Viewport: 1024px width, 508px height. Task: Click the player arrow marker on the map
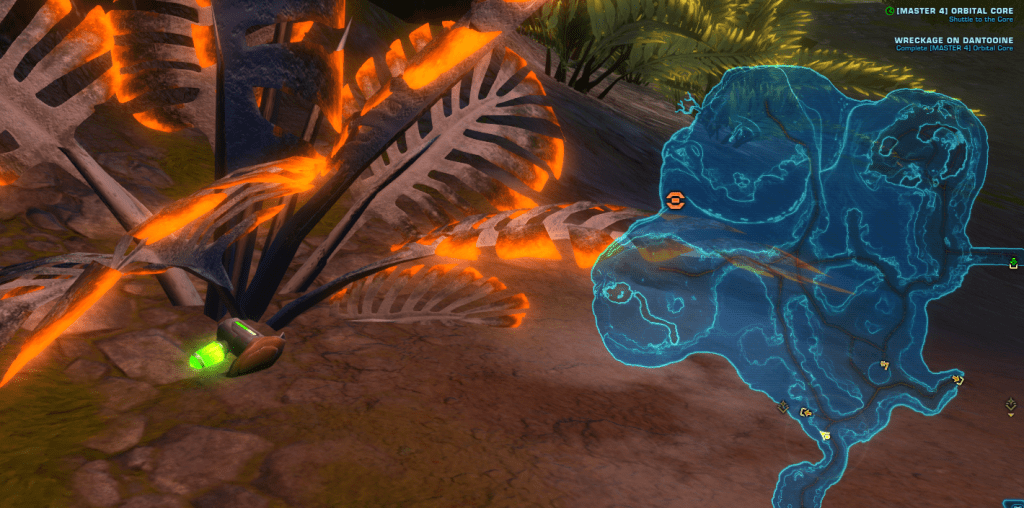click(x=824, y=435)
